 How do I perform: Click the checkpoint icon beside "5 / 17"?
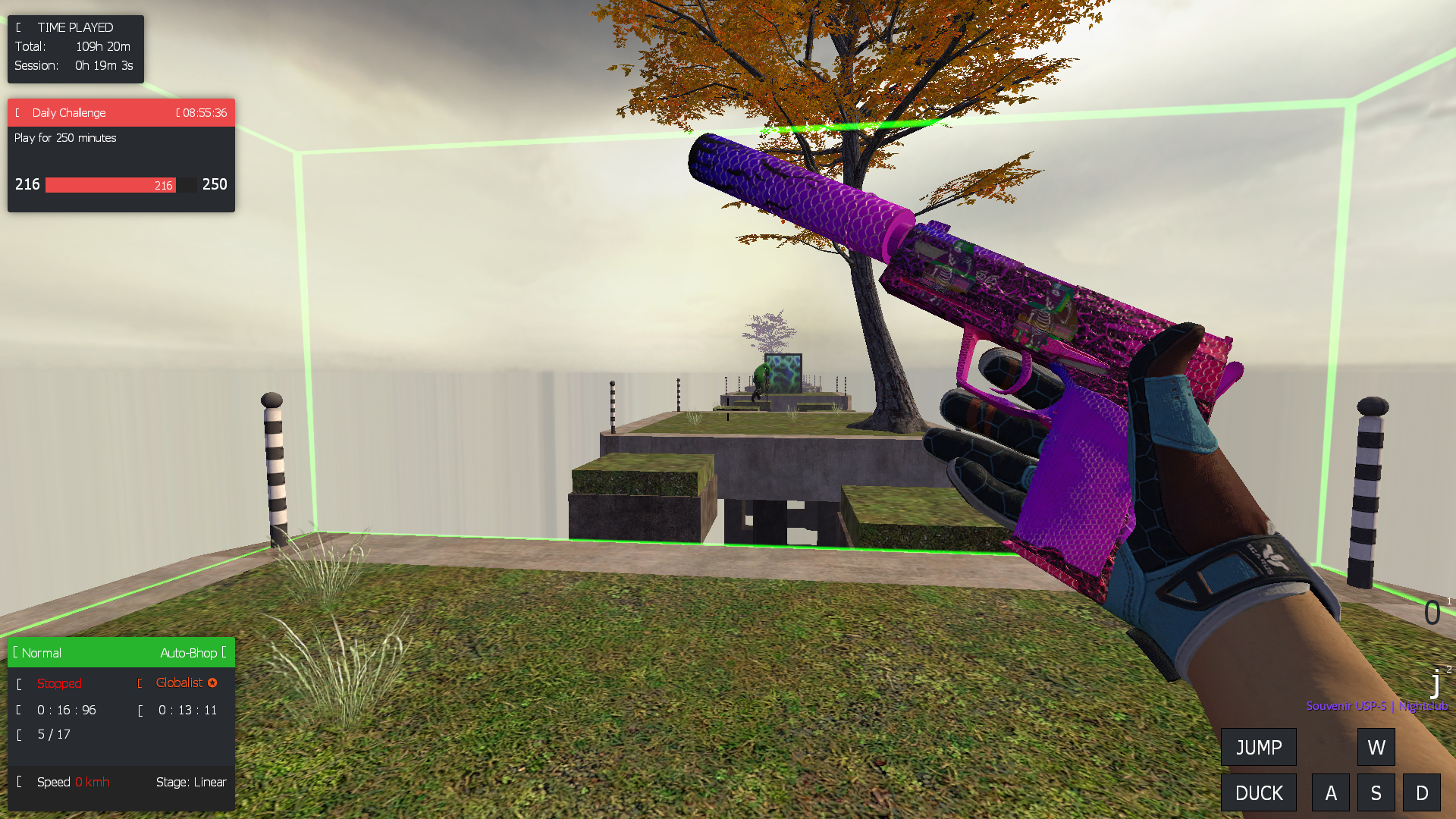tap(18, 734)
